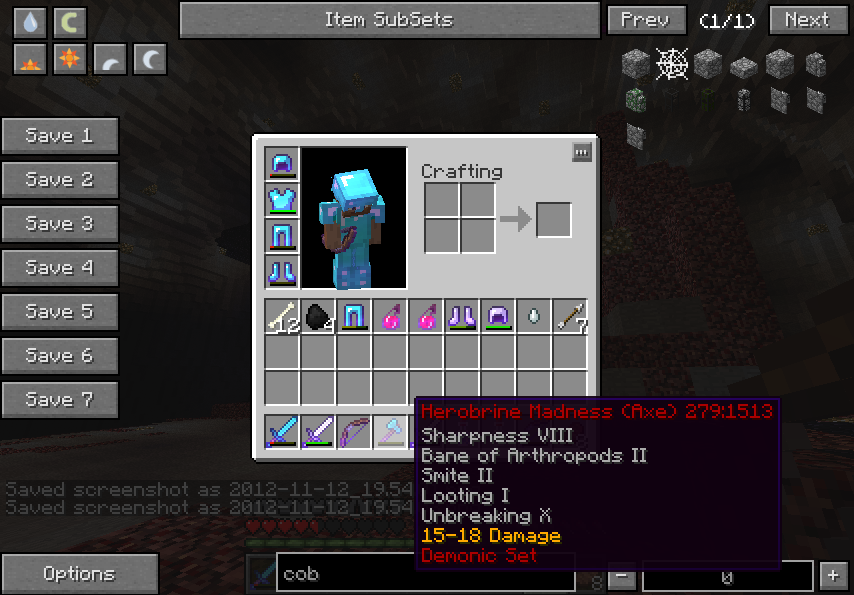854x595 pixels.
Task: Load the Save 1 inventory state
Action: 60,136
